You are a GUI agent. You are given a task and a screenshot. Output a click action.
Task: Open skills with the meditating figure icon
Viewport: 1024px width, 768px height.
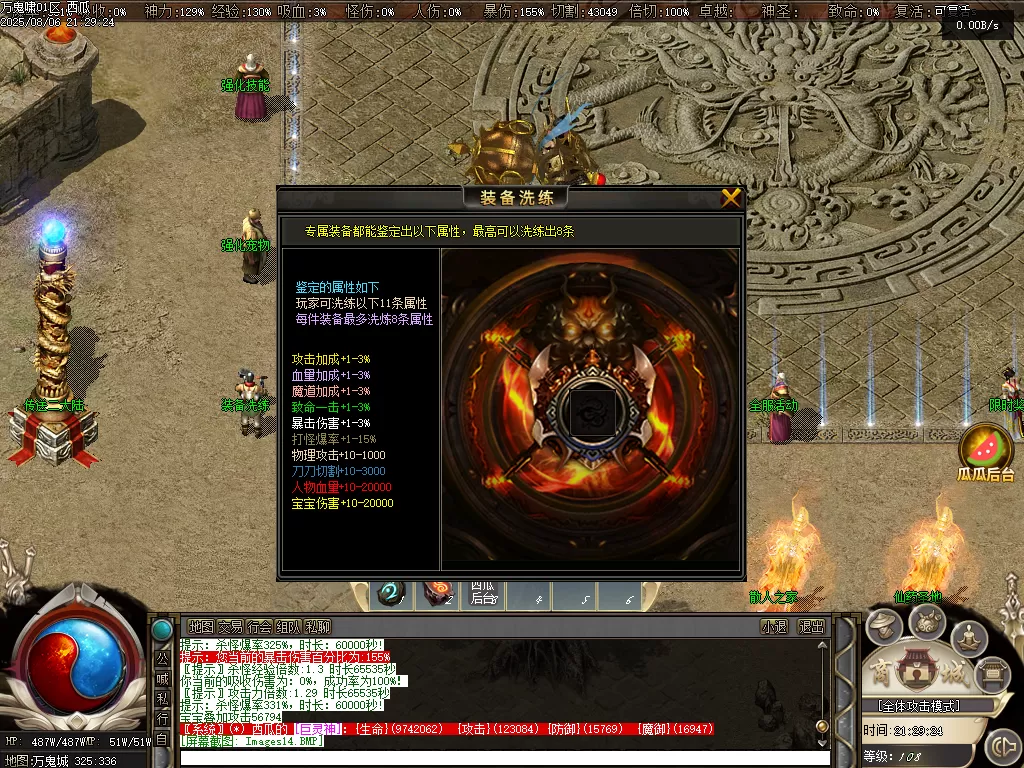[x=969, y=636]
